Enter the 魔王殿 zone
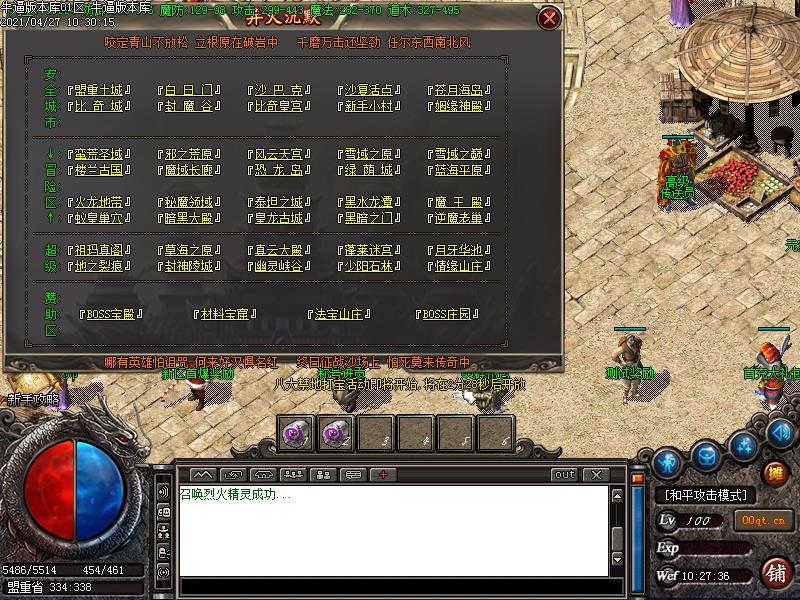Screen dimensions: 800x600 tap(458, 201)
